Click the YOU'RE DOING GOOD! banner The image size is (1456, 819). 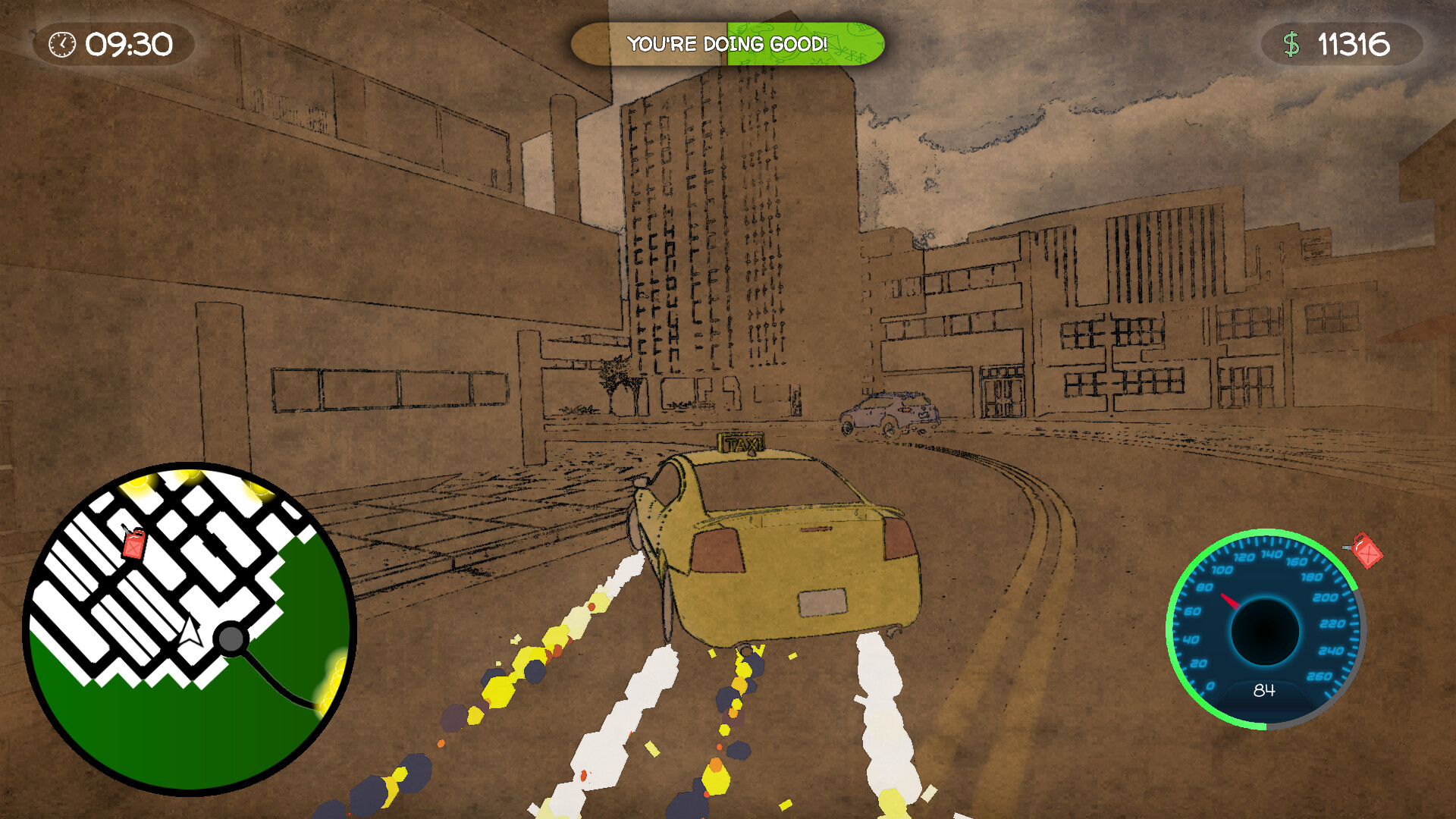(x=728, y=44)
